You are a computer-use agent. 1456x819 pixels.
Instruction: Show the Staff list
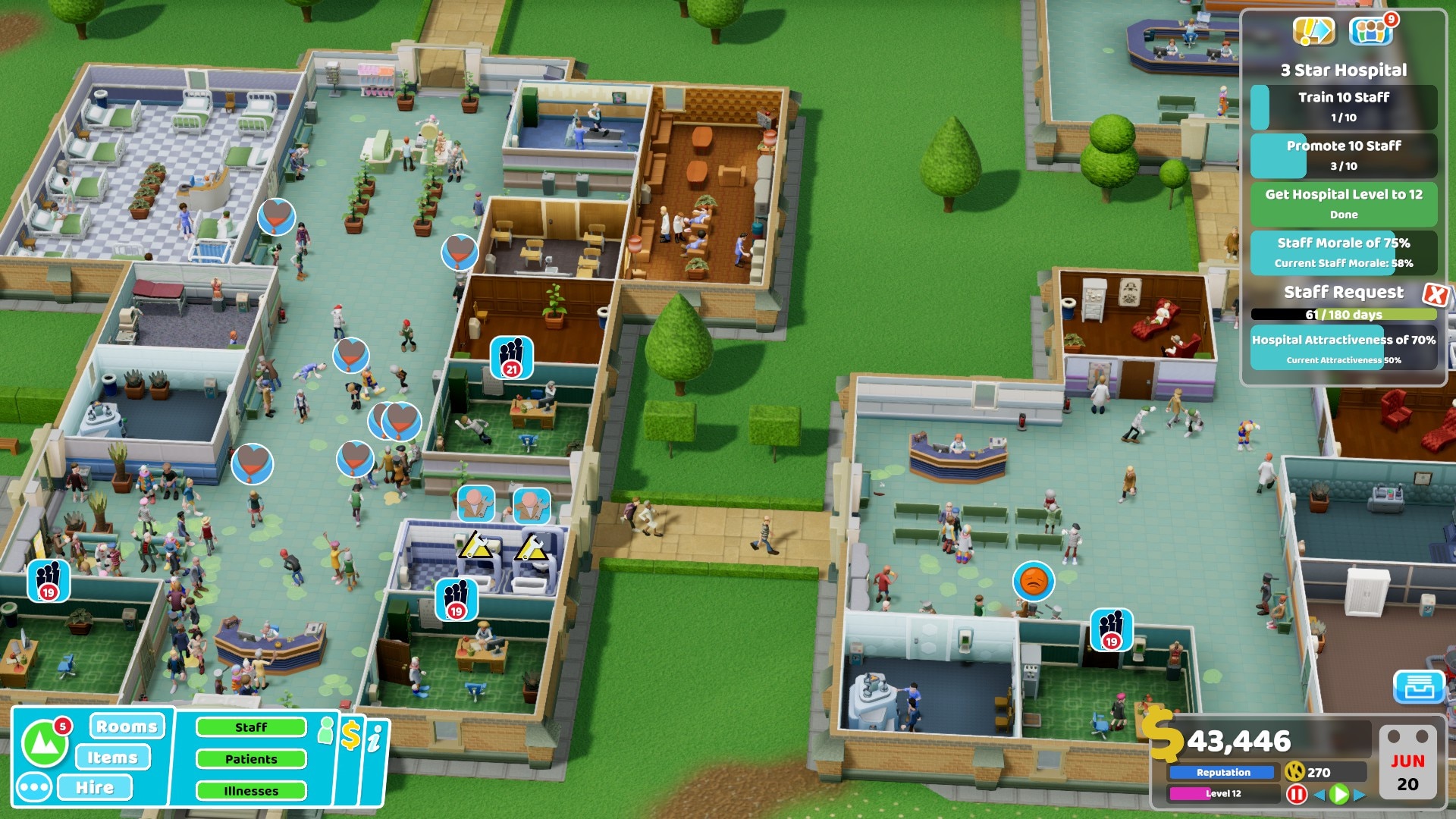click(x=251, y=727)
